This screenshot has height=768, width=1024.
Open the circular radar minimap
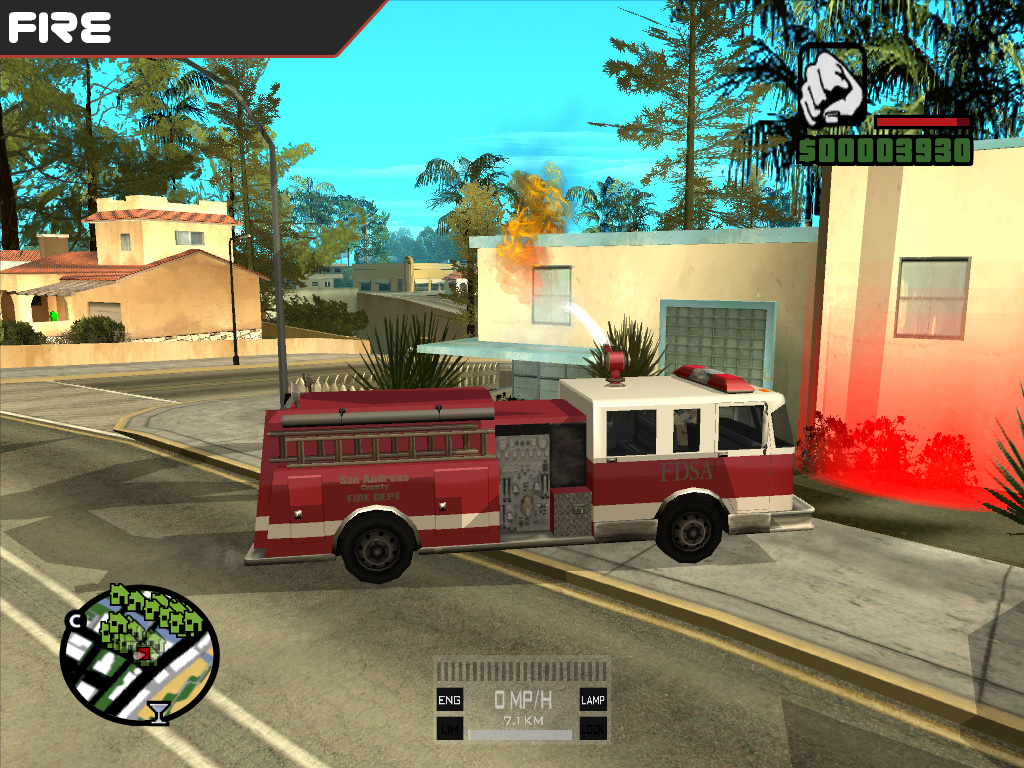tap(138, 652)
